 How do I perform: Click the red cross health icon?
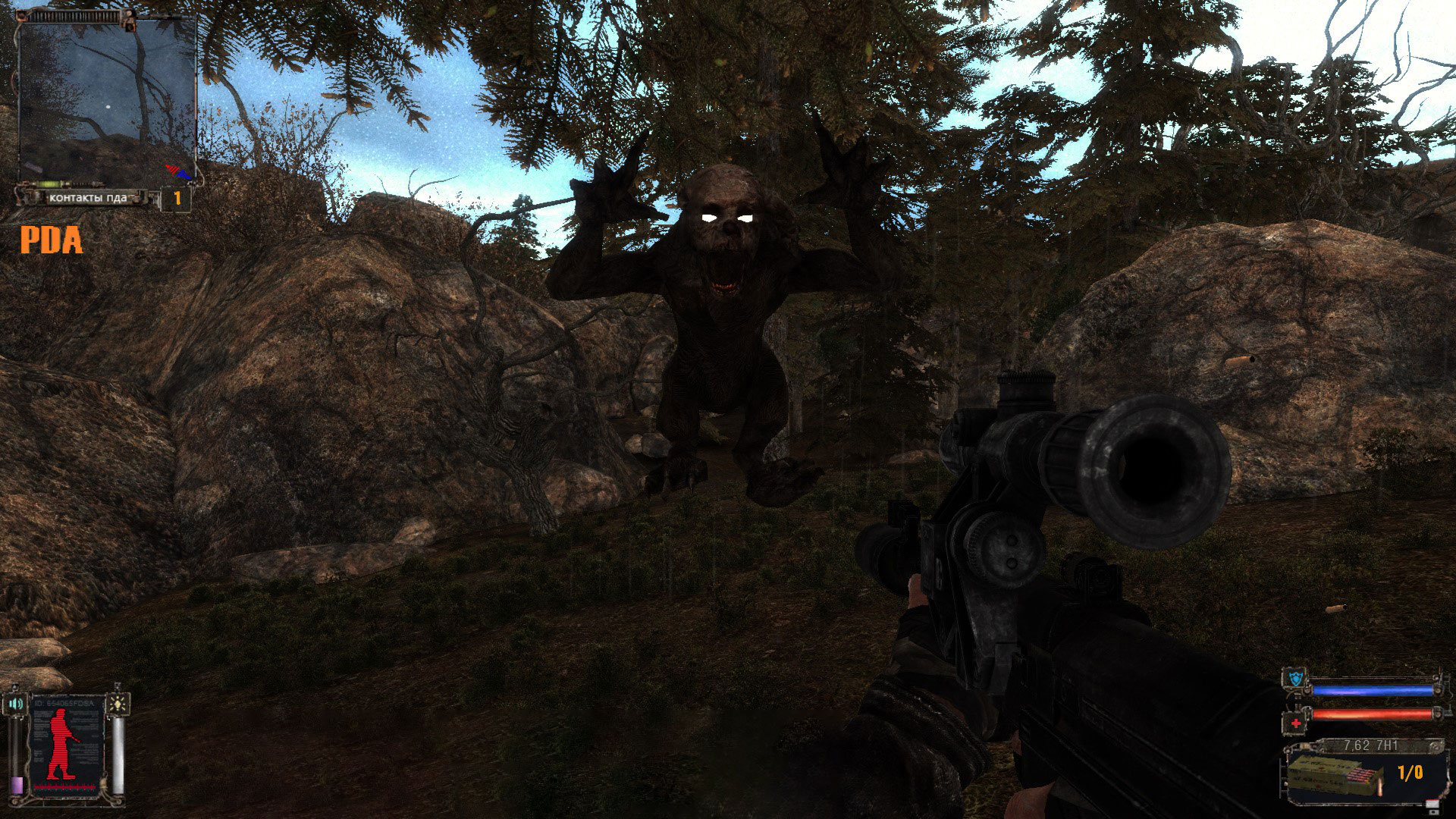click(1295, 723)
